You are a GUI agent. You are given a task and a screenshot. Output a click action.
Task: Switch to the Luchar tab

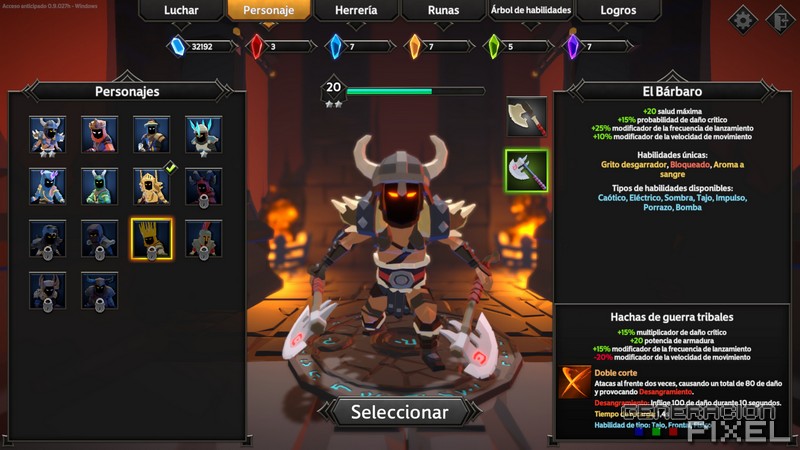click(181, 10)
